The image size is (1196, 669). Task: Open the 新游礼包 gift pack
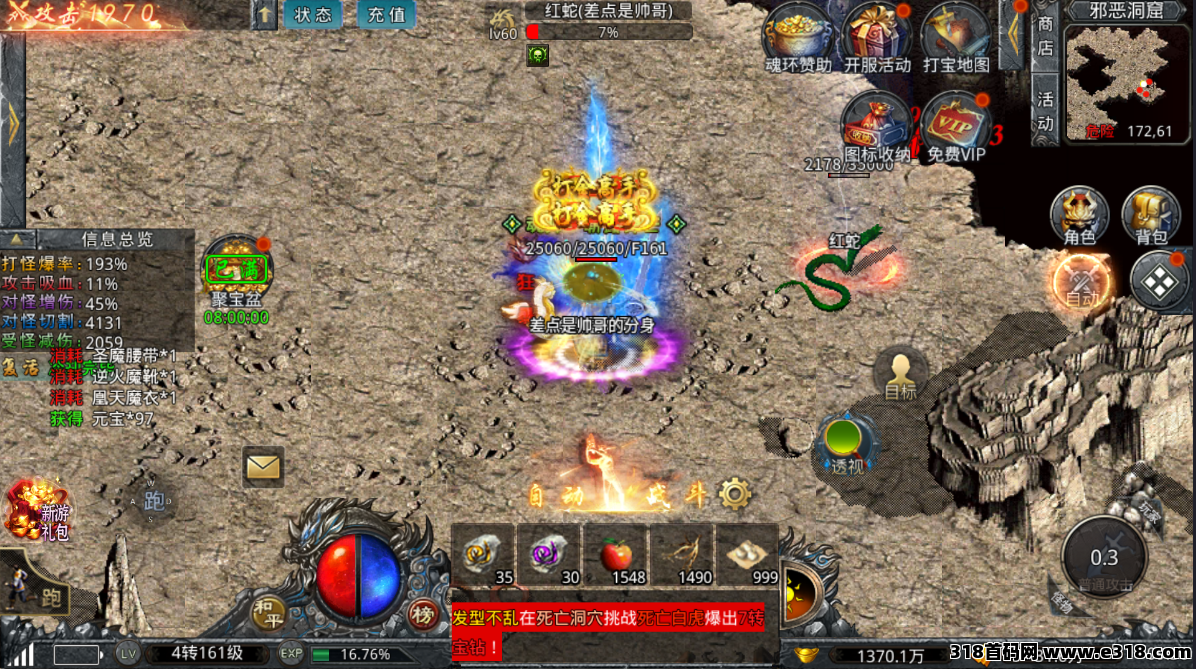38,510
